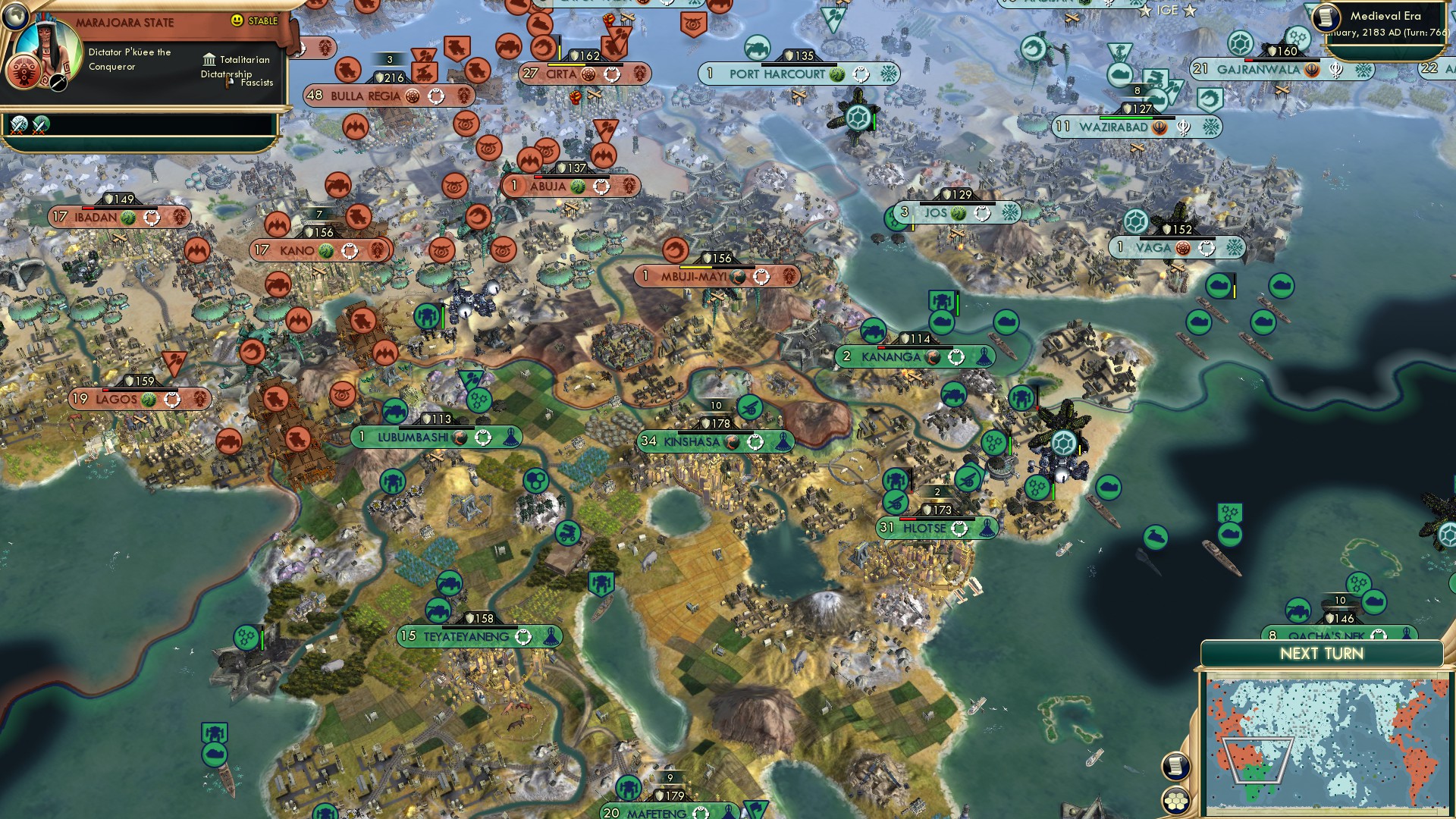Viewport: 1456px width, 819px height.
Task: Select the artillery unit icon above Hlotse
Action: [x=895, y=502]
